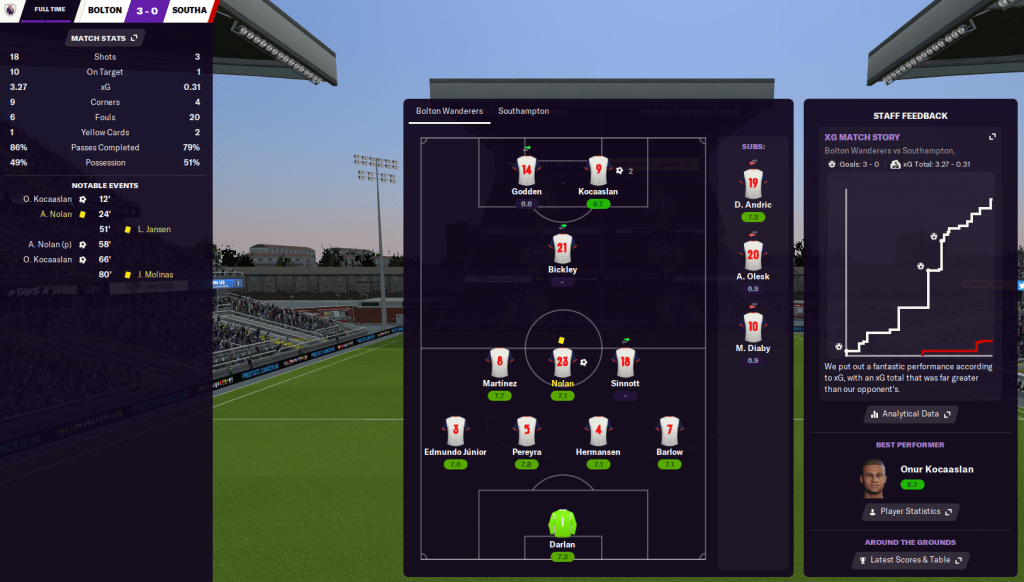Select striker Kocaaslan's shirt number 9
1024x582 pixels.
pyautogui.click(x=598, y=170)
